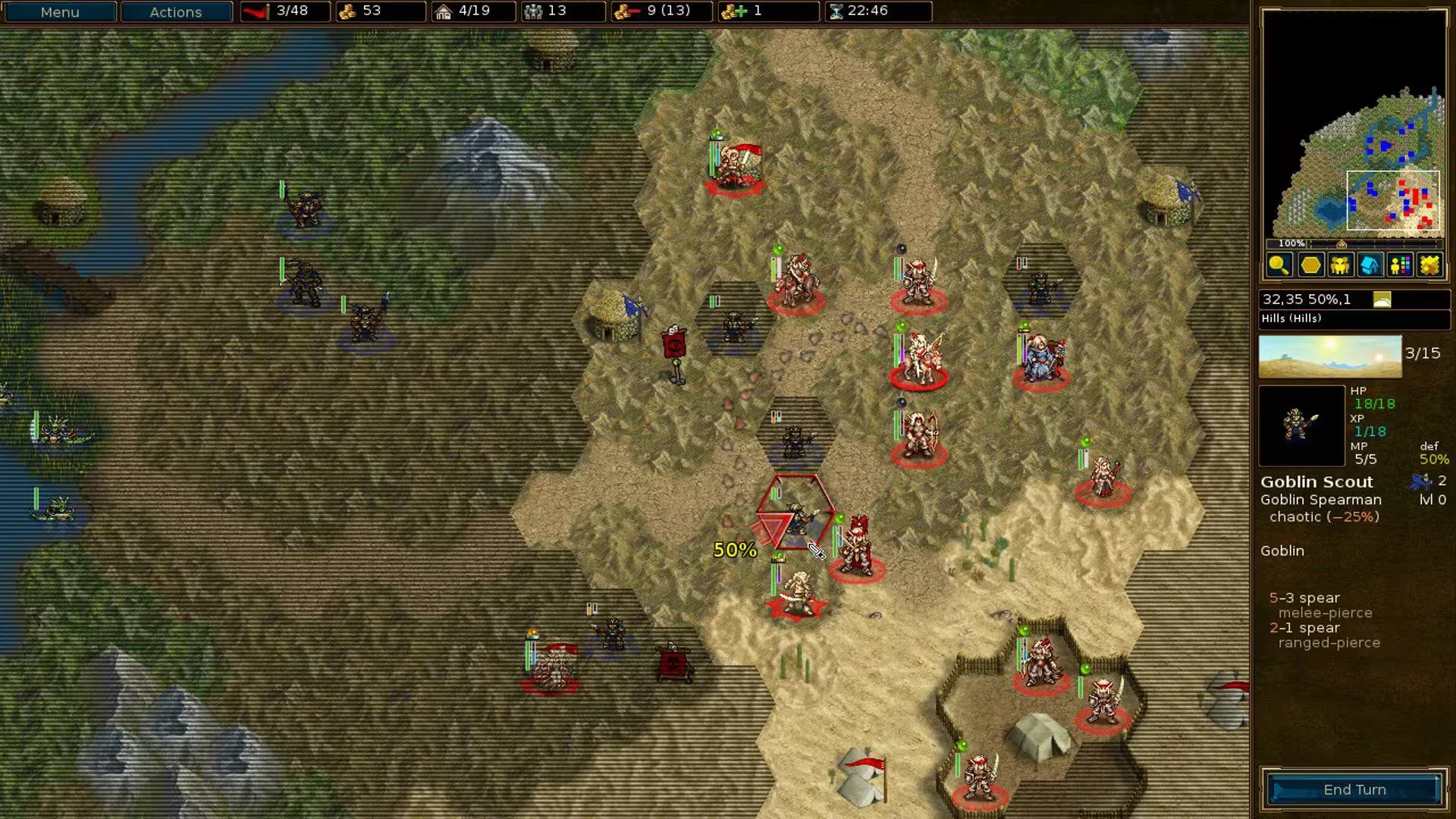Toggle the yellow hexagon terrain minimap button
1456x819 pixels.
1310,265
